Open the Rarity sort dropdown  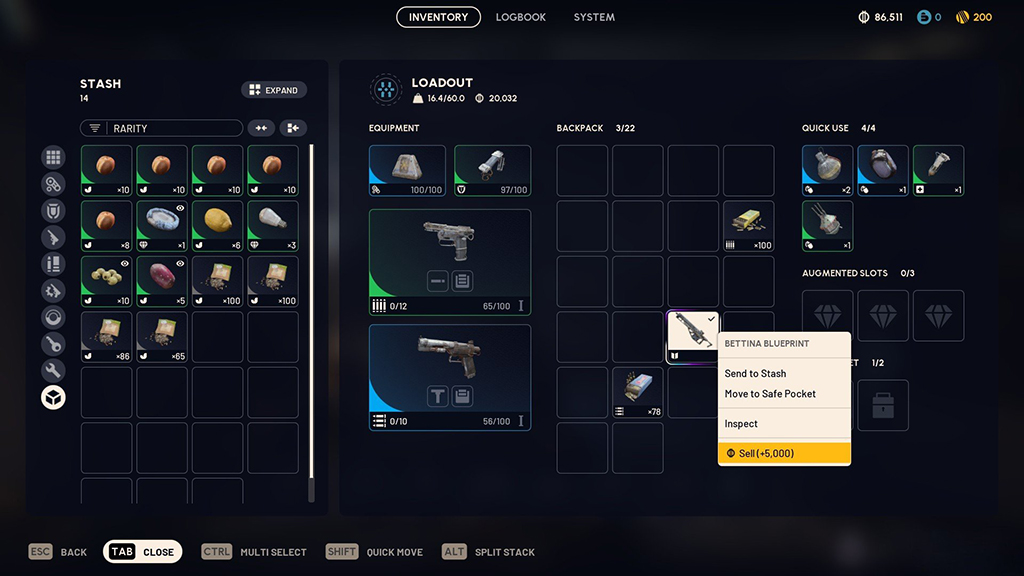click(161, 128)
